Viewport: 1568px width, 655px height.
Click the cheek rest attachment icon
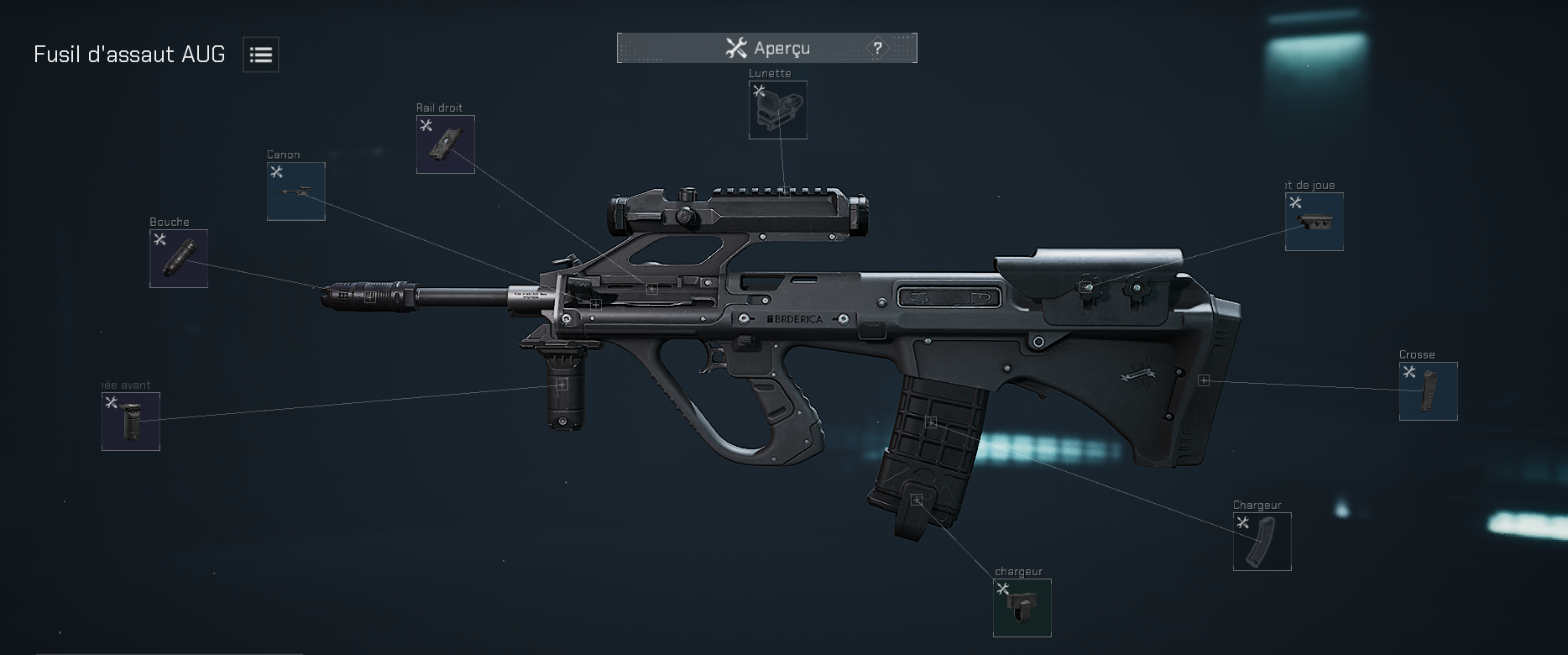pos(1313,221)
